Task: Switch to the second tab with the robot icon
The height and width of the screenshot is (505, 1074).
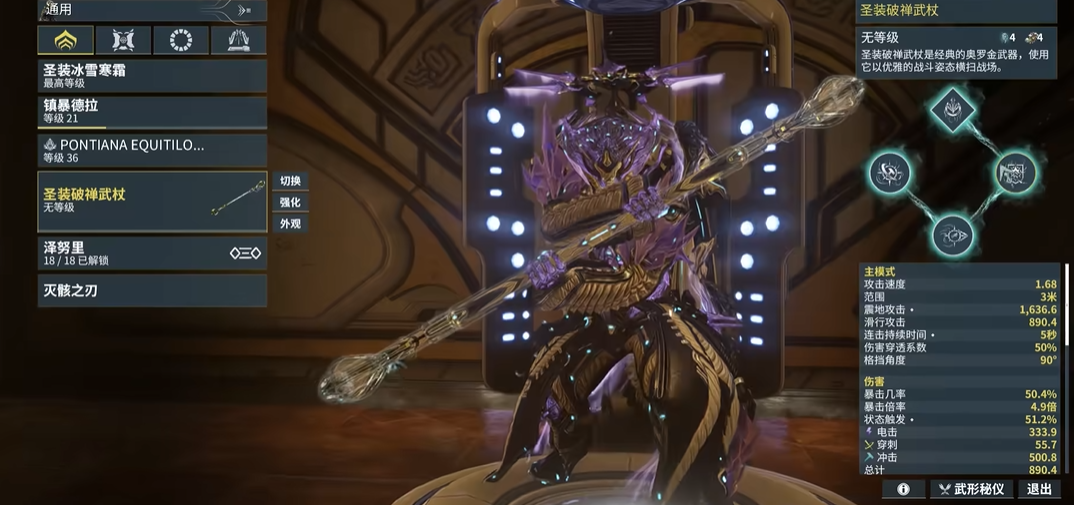Action: (x=124, y=40)
